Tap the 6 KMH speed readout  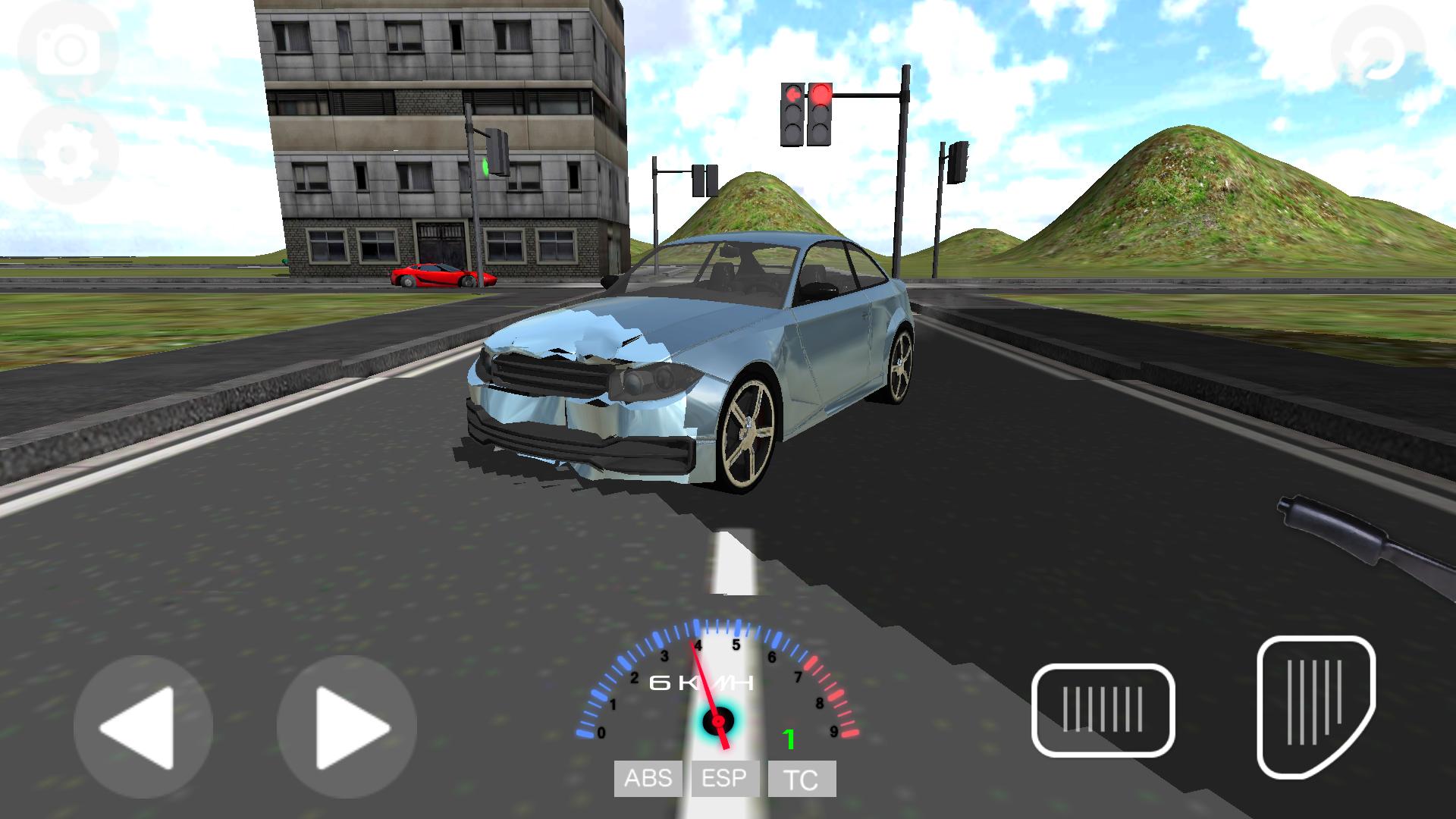click(701, 681)
